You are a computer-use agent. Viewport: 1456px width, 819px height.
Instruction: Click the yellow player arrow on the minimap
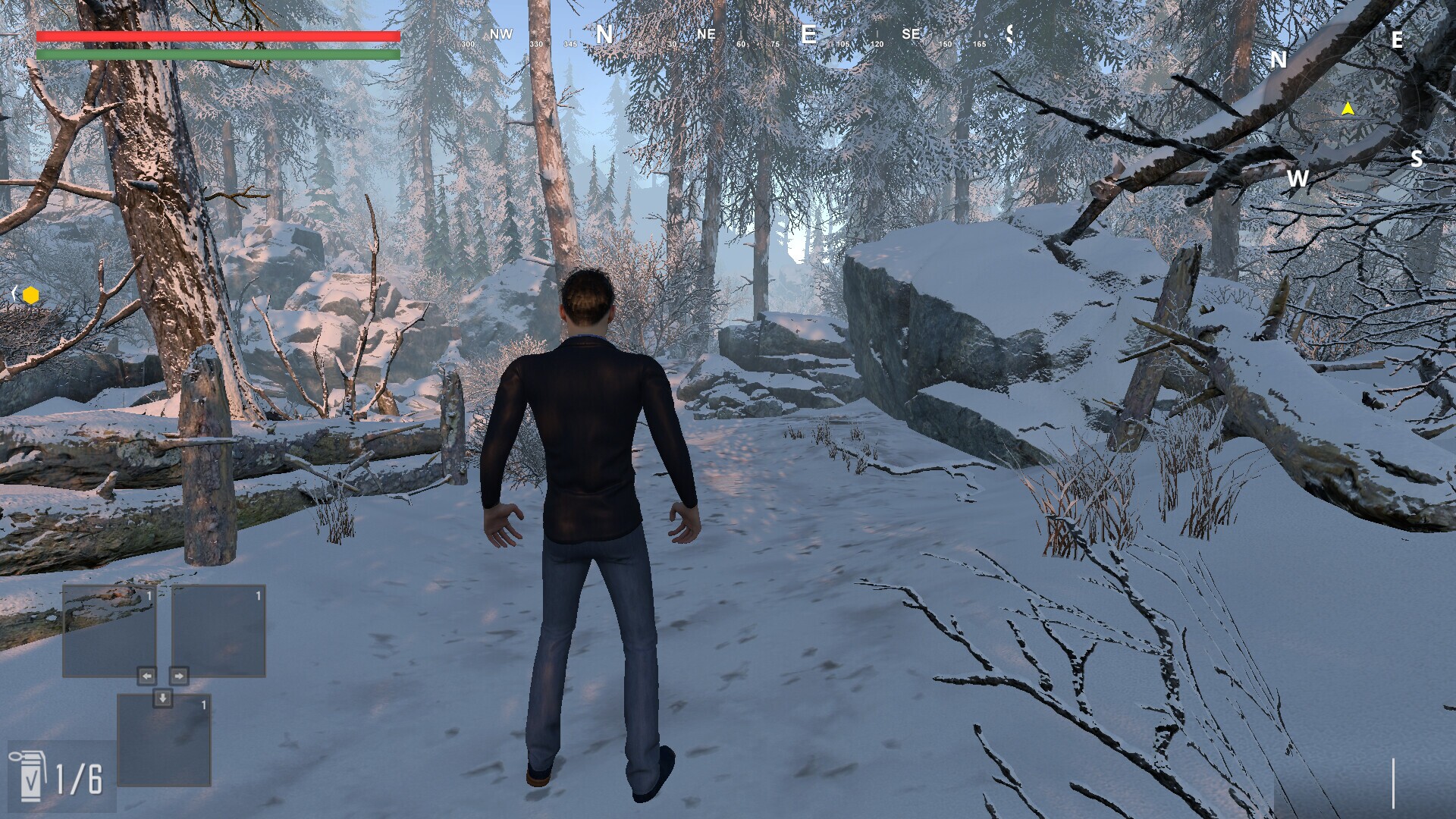[1347, 108]
